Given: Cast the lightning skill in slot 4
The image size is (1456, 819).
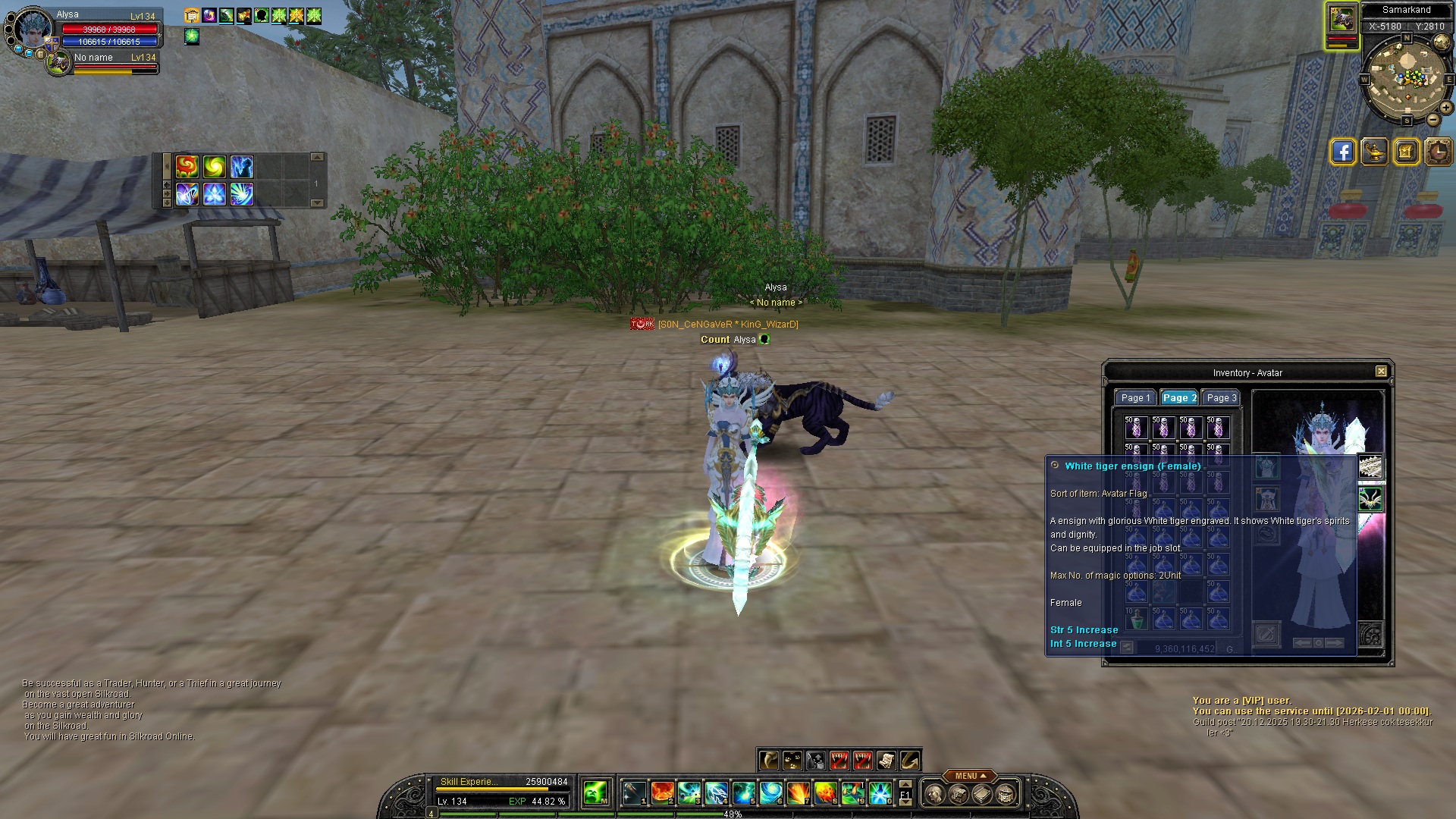Looking at the screenshot, I should (x=717, y=793).
